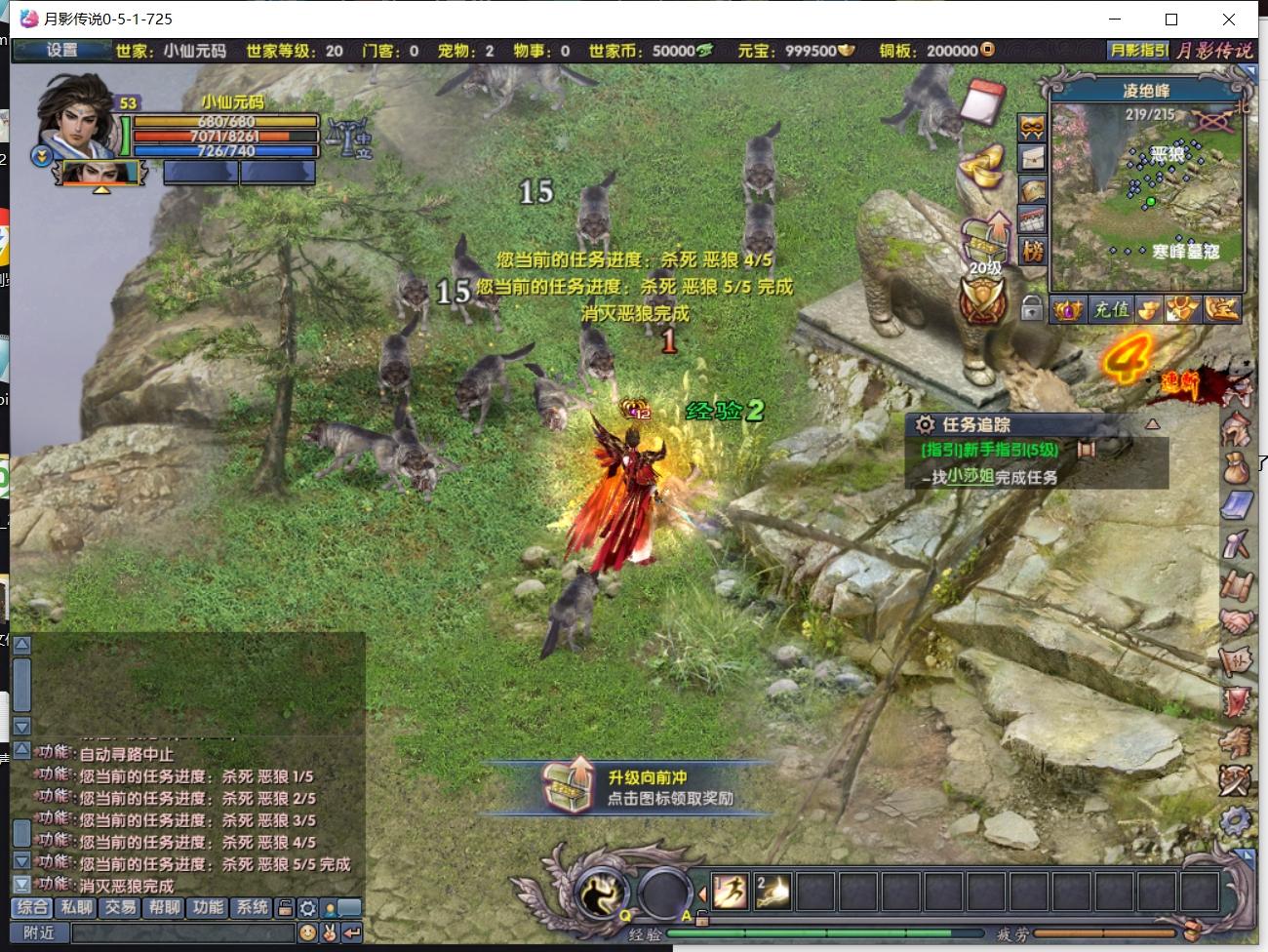This screenshot has height=952, width=1268.
Task: Claim the 20级 level-up treasure chest
Action: (985, 239)
